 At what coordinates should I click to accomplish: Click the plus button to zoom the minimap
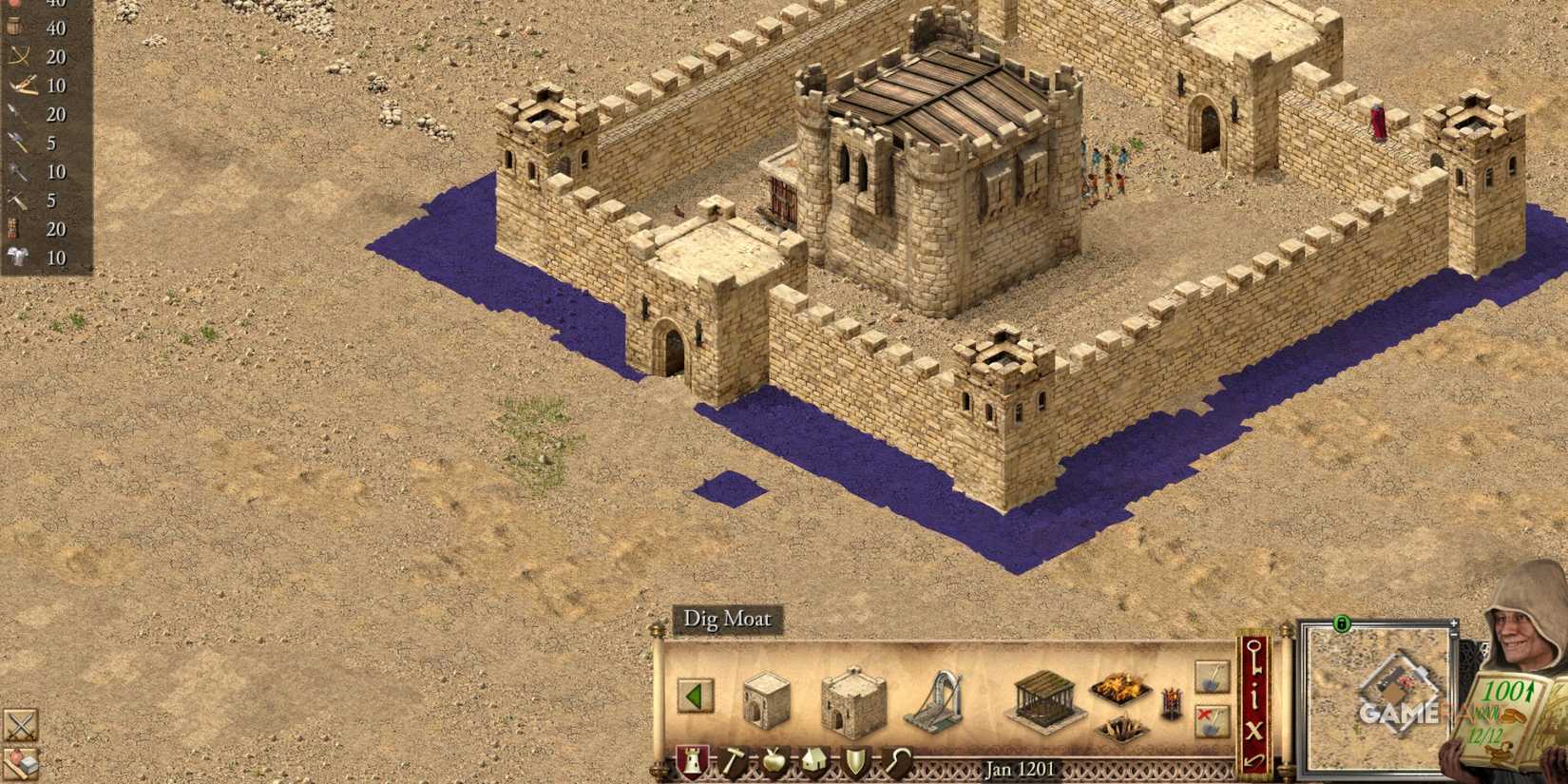1454,623
